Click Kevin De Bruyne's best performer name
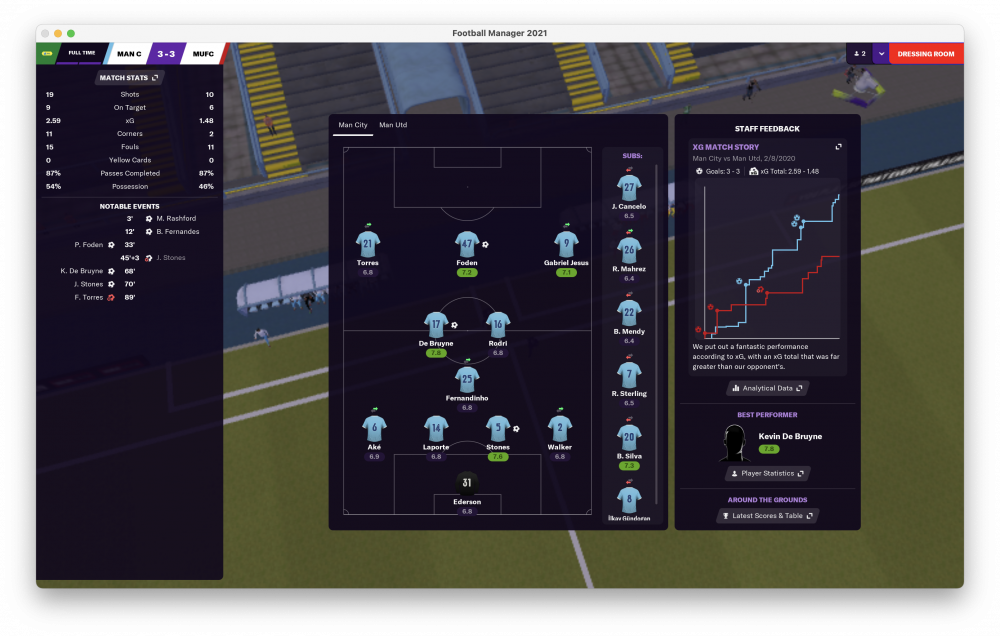This screenshot has height=636, width=1000. point(789,436)
